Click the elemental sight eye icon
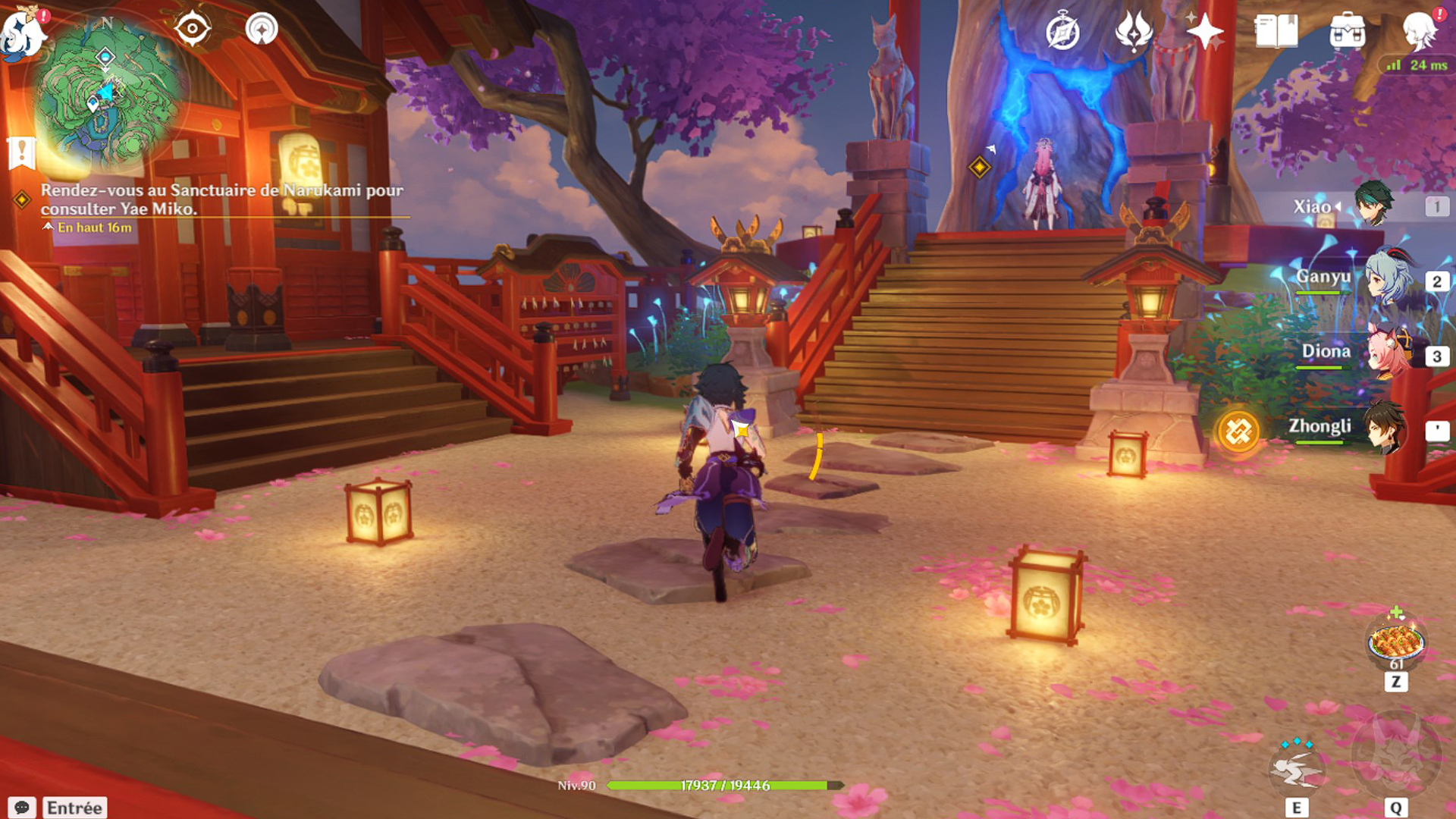The width and height of the screenshot is (1456, 819). 192,30
